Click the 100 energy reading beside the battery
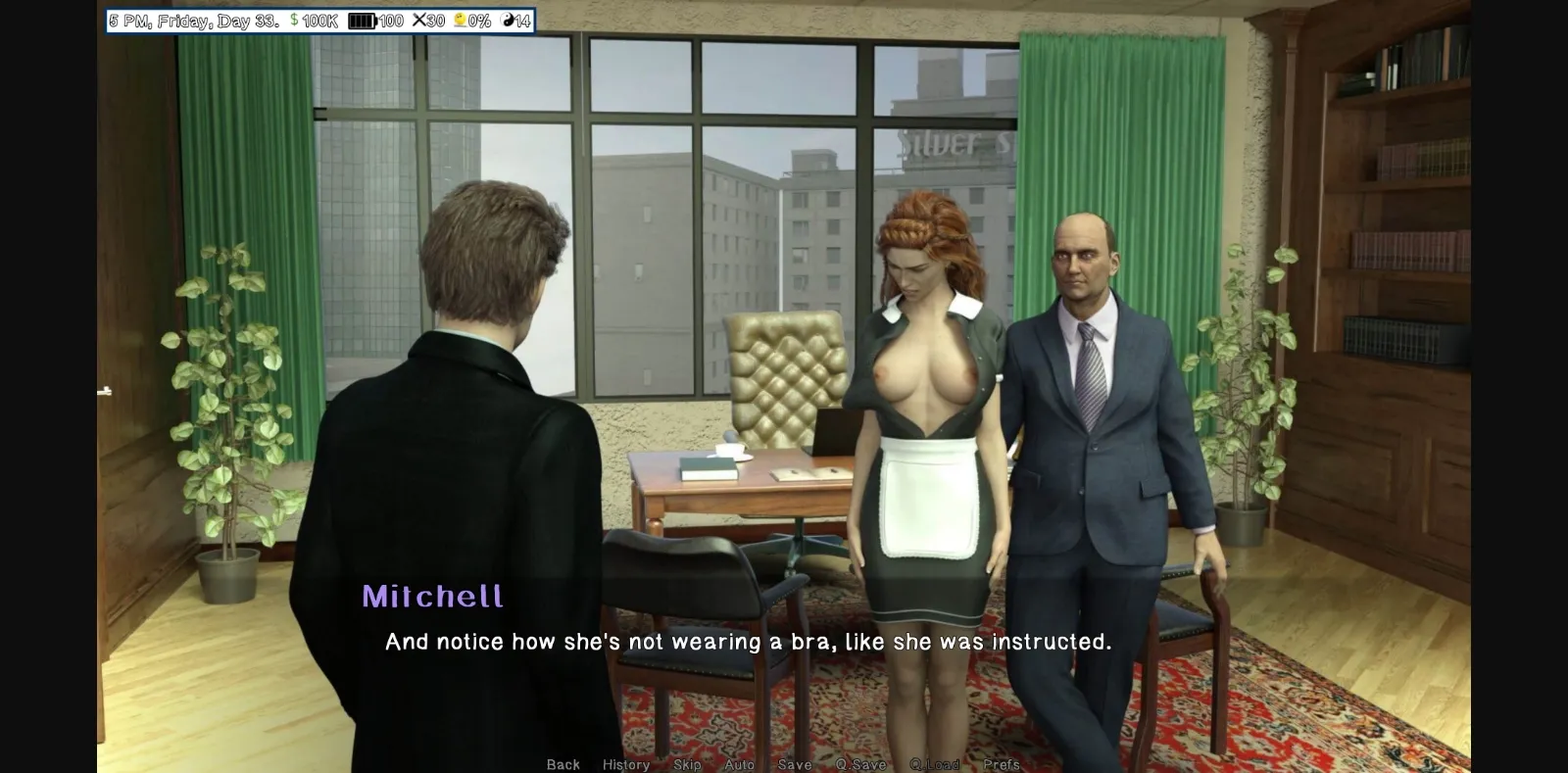Image resolution: width=1568 pixels, height=773 pixels. pos(393,18)
